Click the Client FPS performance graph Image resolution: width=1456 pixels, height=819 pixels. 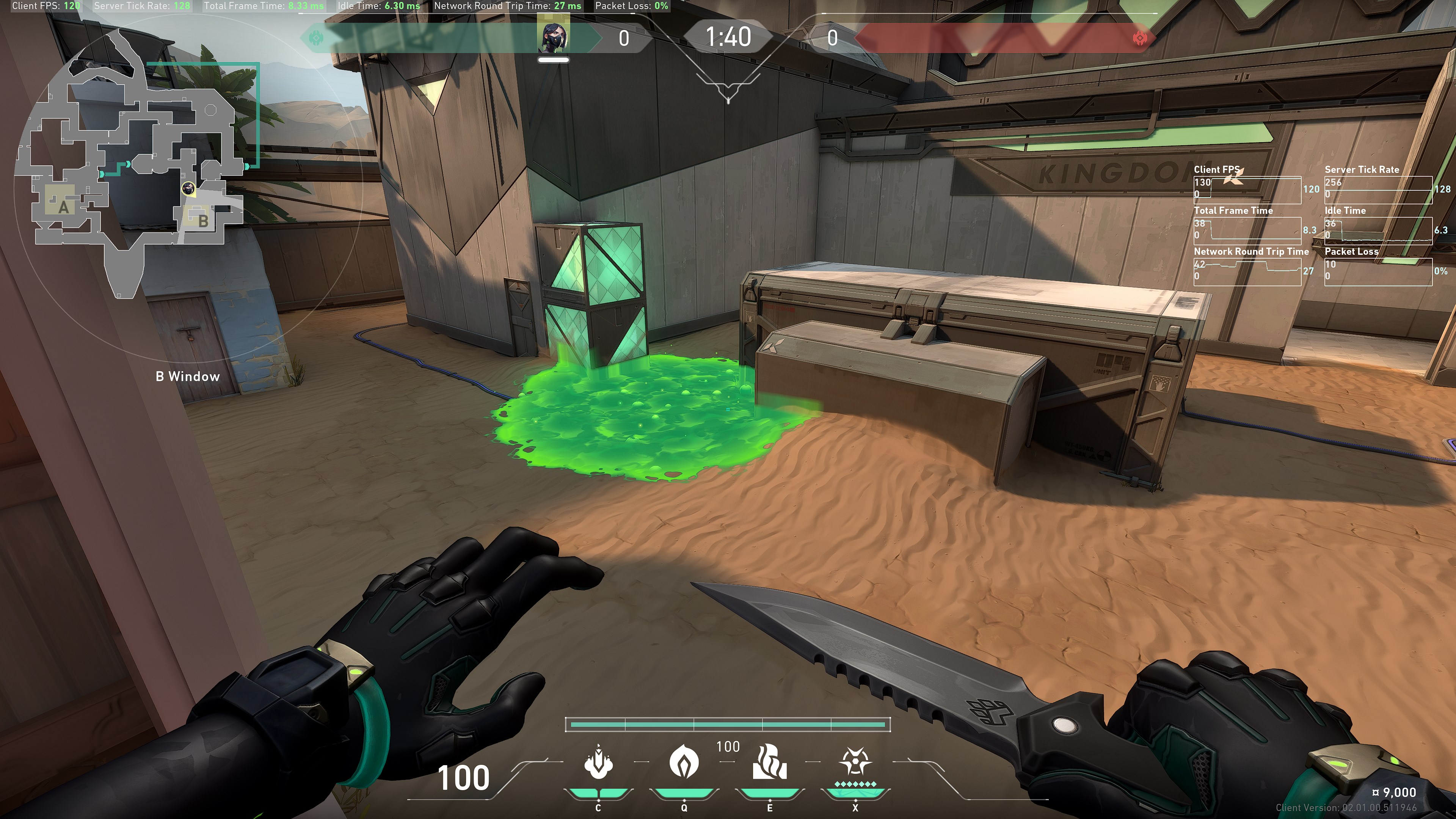click(1247, 190)
